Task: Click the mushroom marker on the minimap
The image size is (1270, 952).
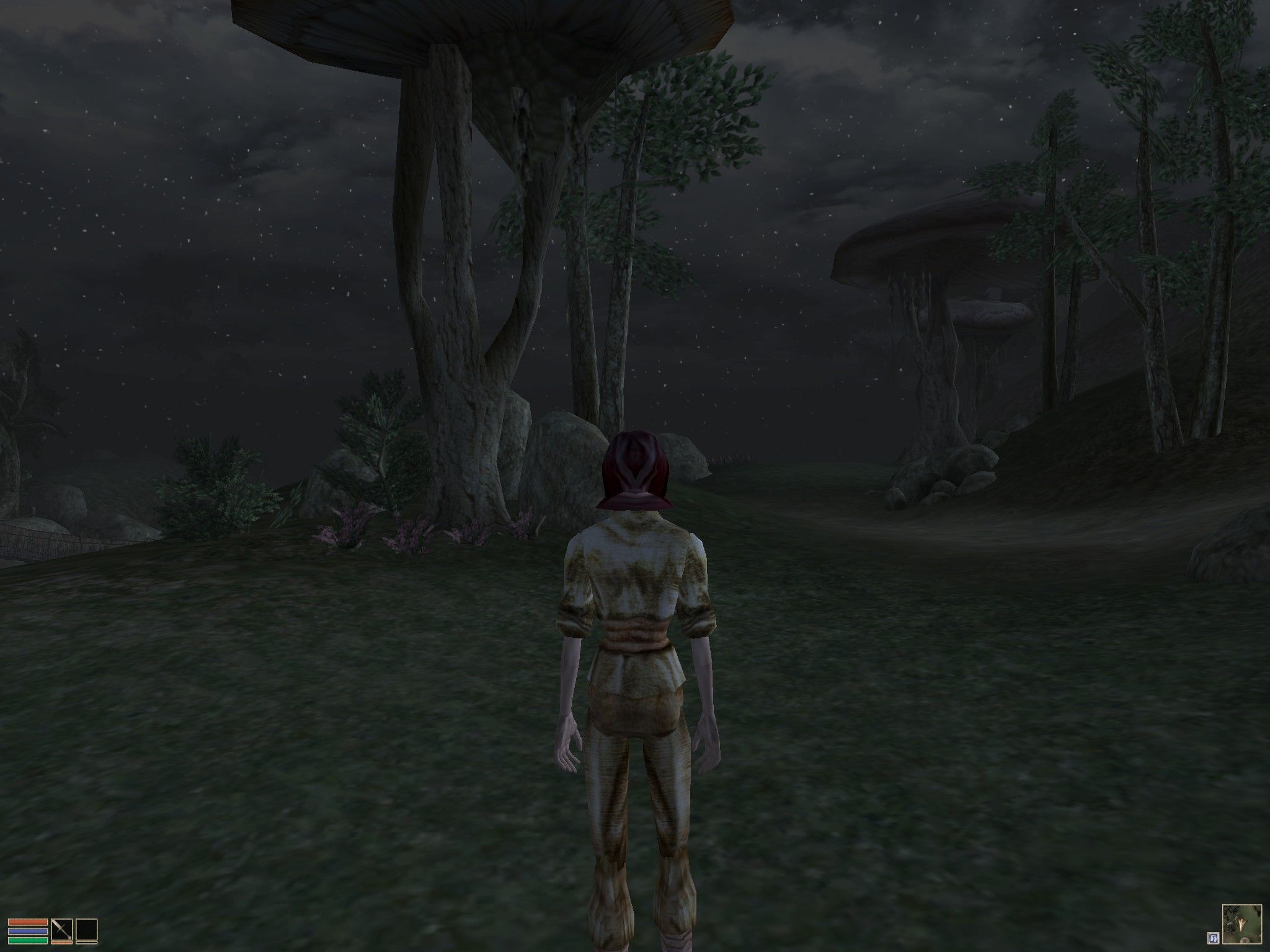Action: [1244, 942]
